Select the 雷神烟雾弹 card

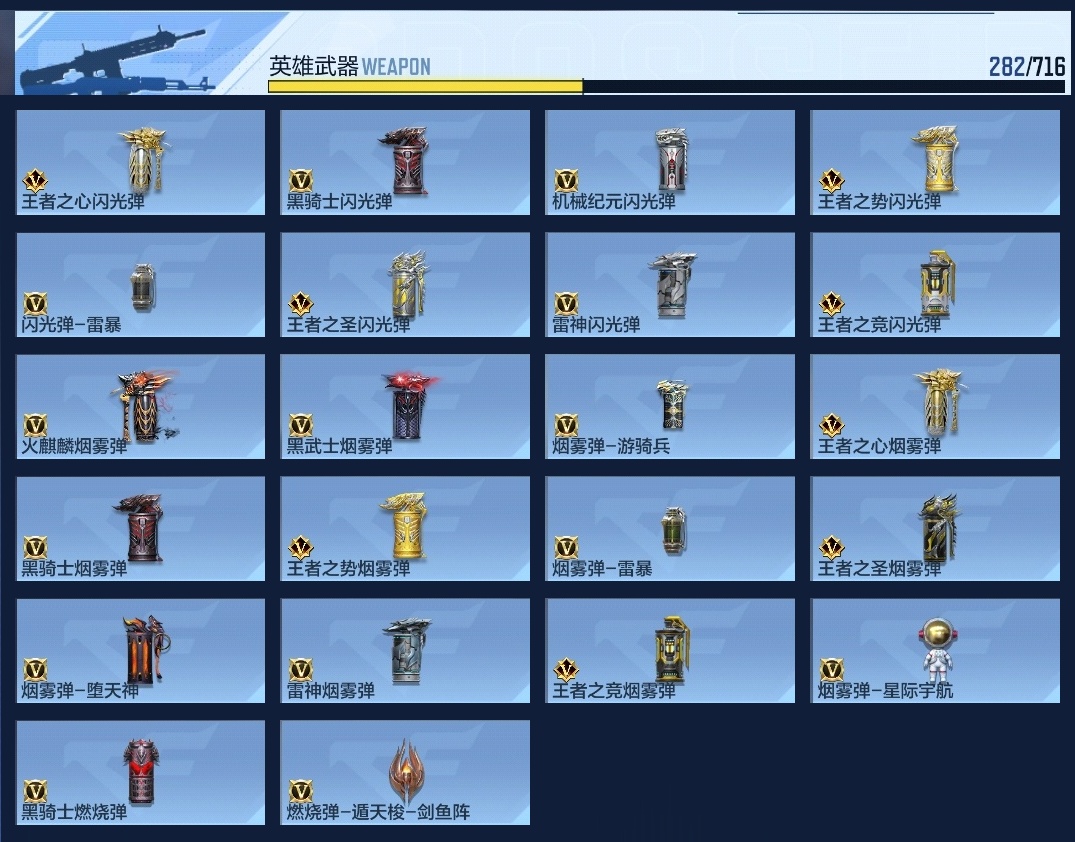pos(405,651)
